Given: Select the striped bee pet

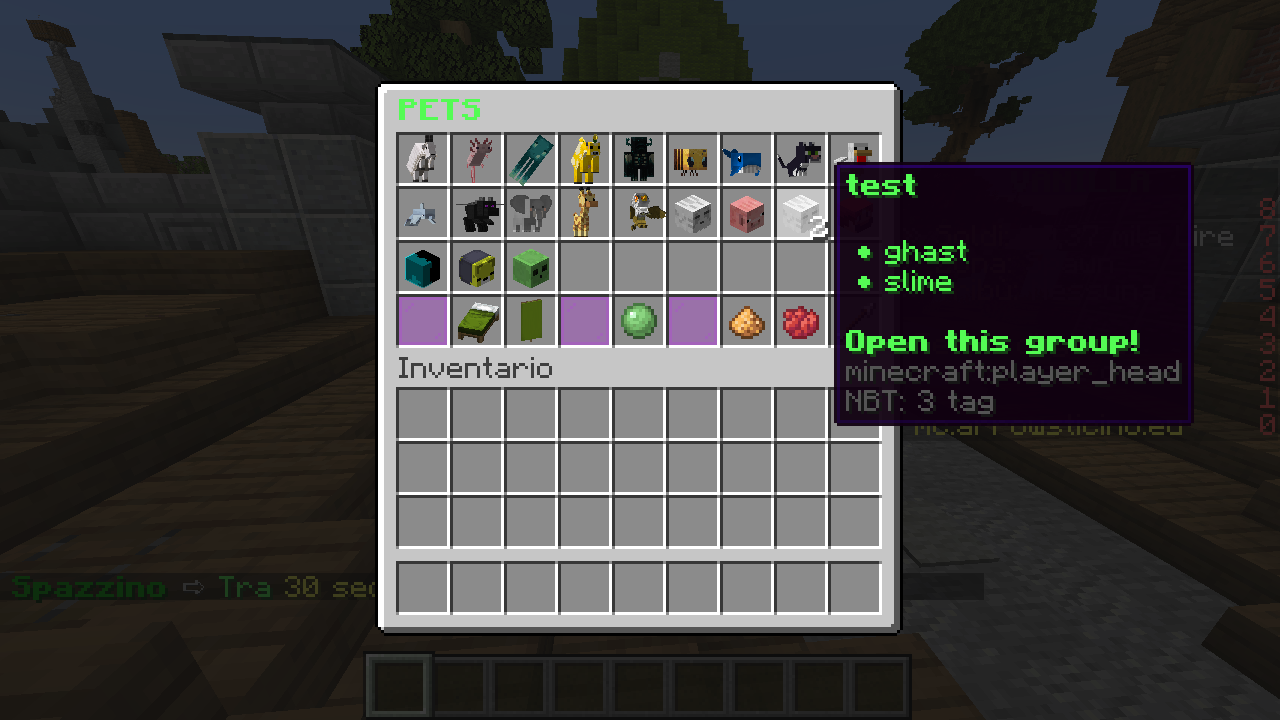Looking at the screenshot, I should (x=692, y=159).
